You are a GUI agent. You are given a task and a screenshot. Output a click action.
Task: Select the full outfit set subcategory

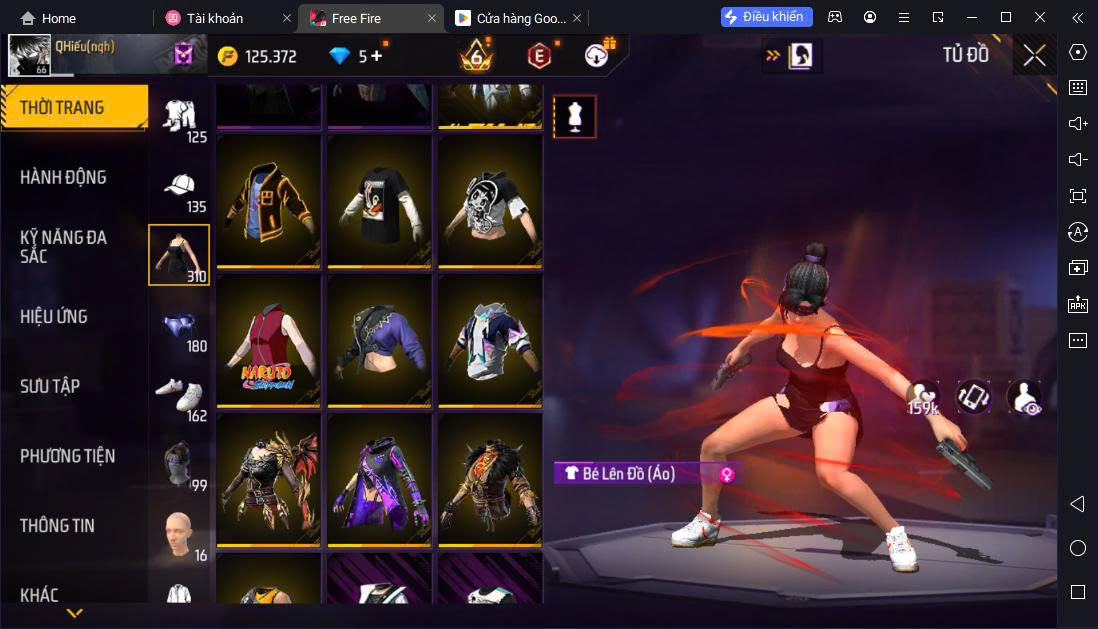pos(179,116)
